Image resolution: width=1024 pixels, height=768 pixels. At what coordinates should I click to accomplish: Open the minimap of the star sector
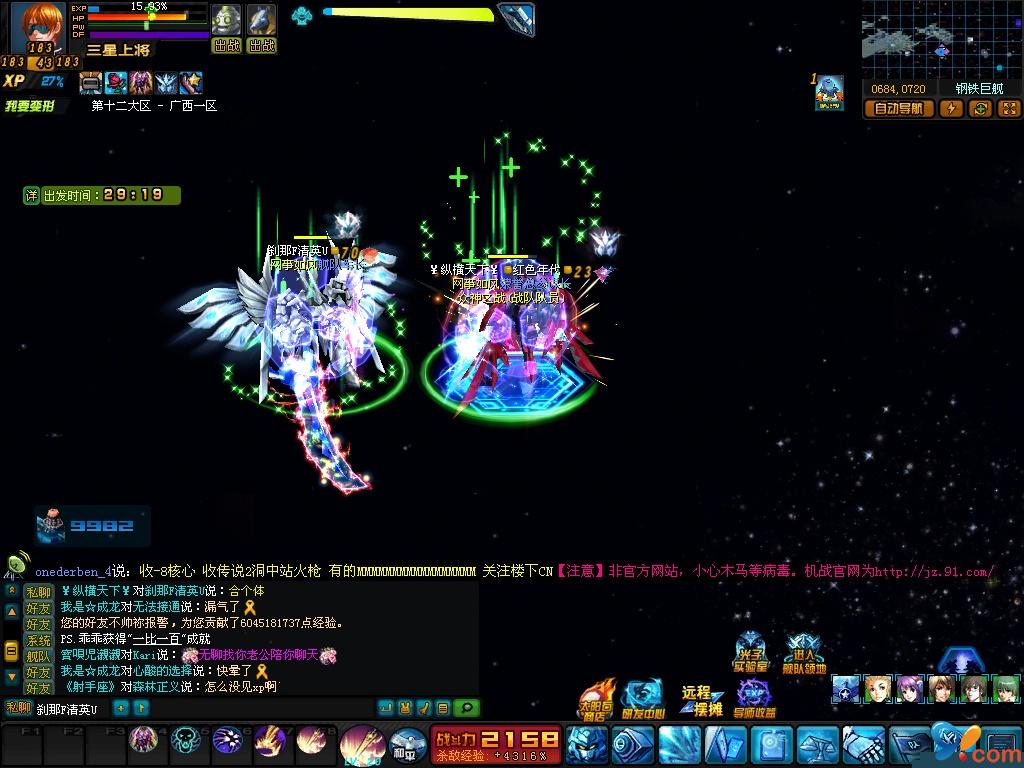click(940, 40)
